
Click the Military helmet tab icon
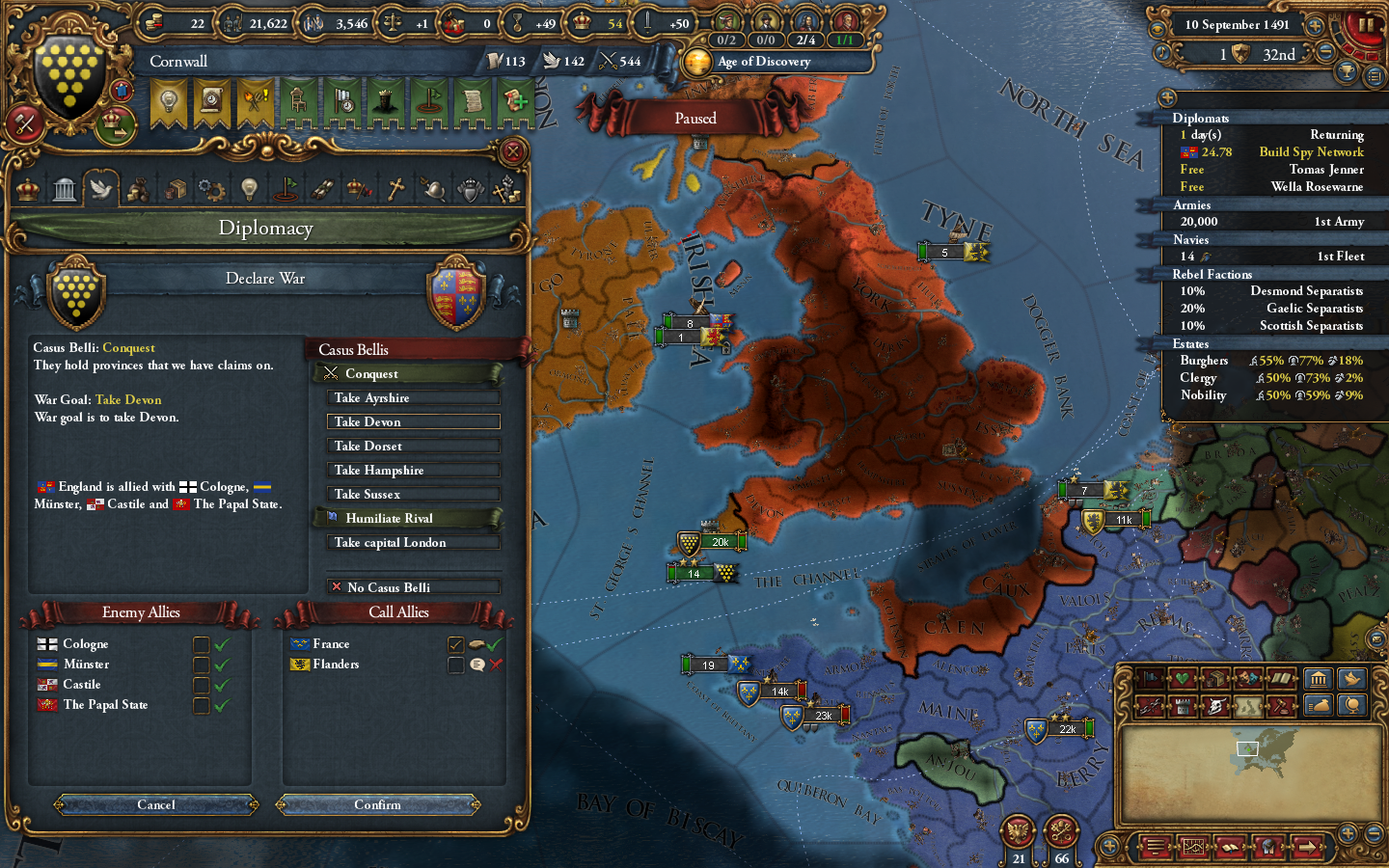click(x=432, y=189)
